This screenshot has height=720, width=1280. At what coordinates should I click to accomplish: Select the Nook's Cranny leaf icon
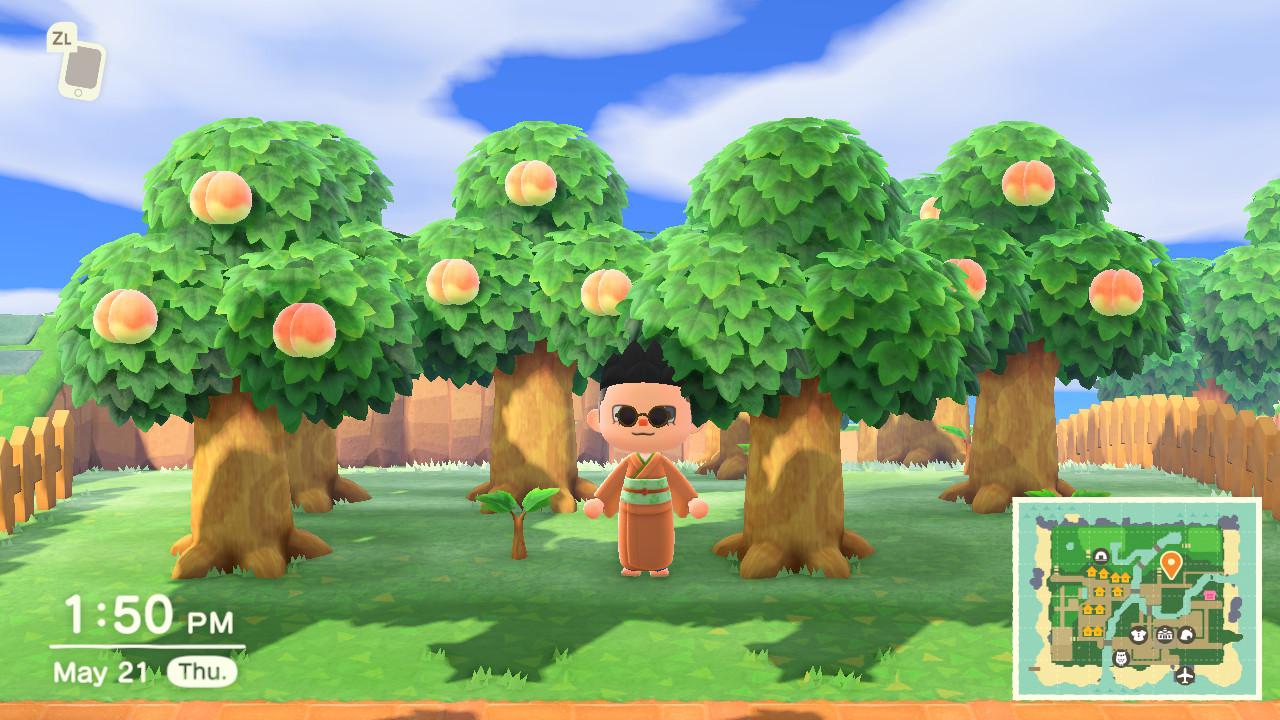tap(1186, 635)
